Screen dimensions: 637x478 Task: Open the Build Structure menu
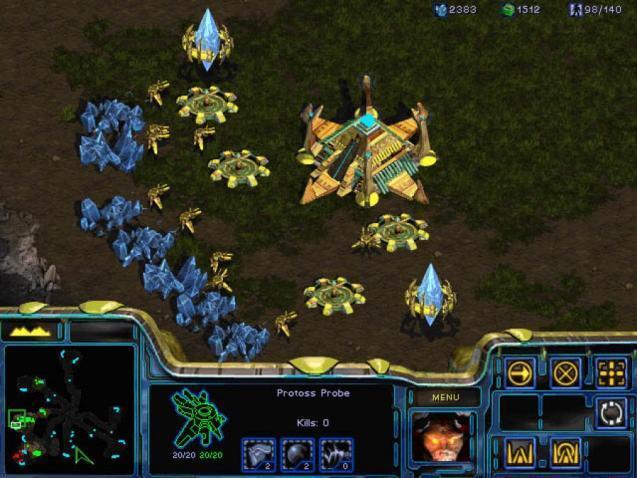(x=521, y=452)
